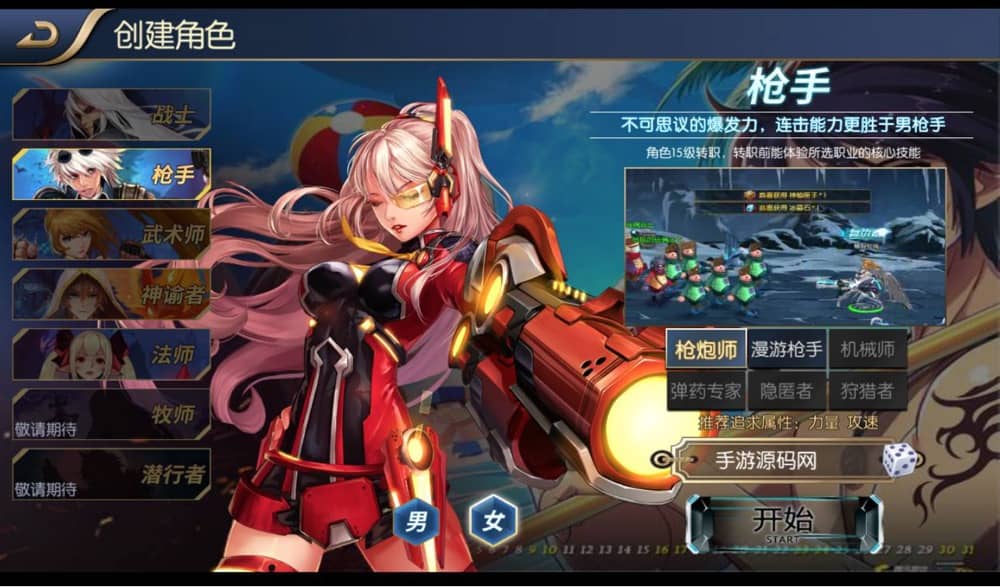The height and width of the screenshot is (587, 1000).
Task: Choose the 枪手 gunner class
Action: 111,175
